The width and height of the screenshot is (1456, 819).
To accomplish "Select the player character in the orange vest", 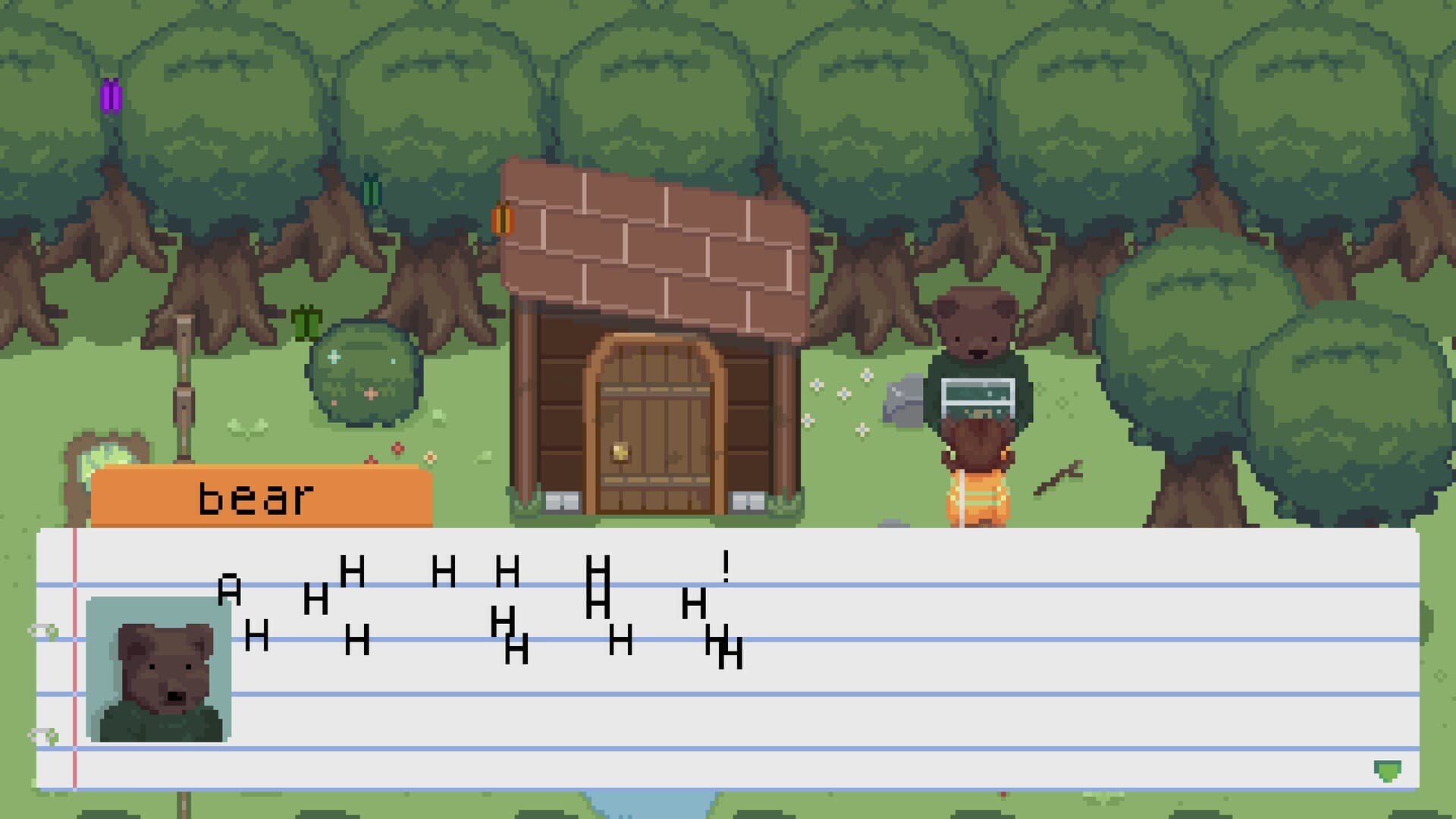I will 978,485.
